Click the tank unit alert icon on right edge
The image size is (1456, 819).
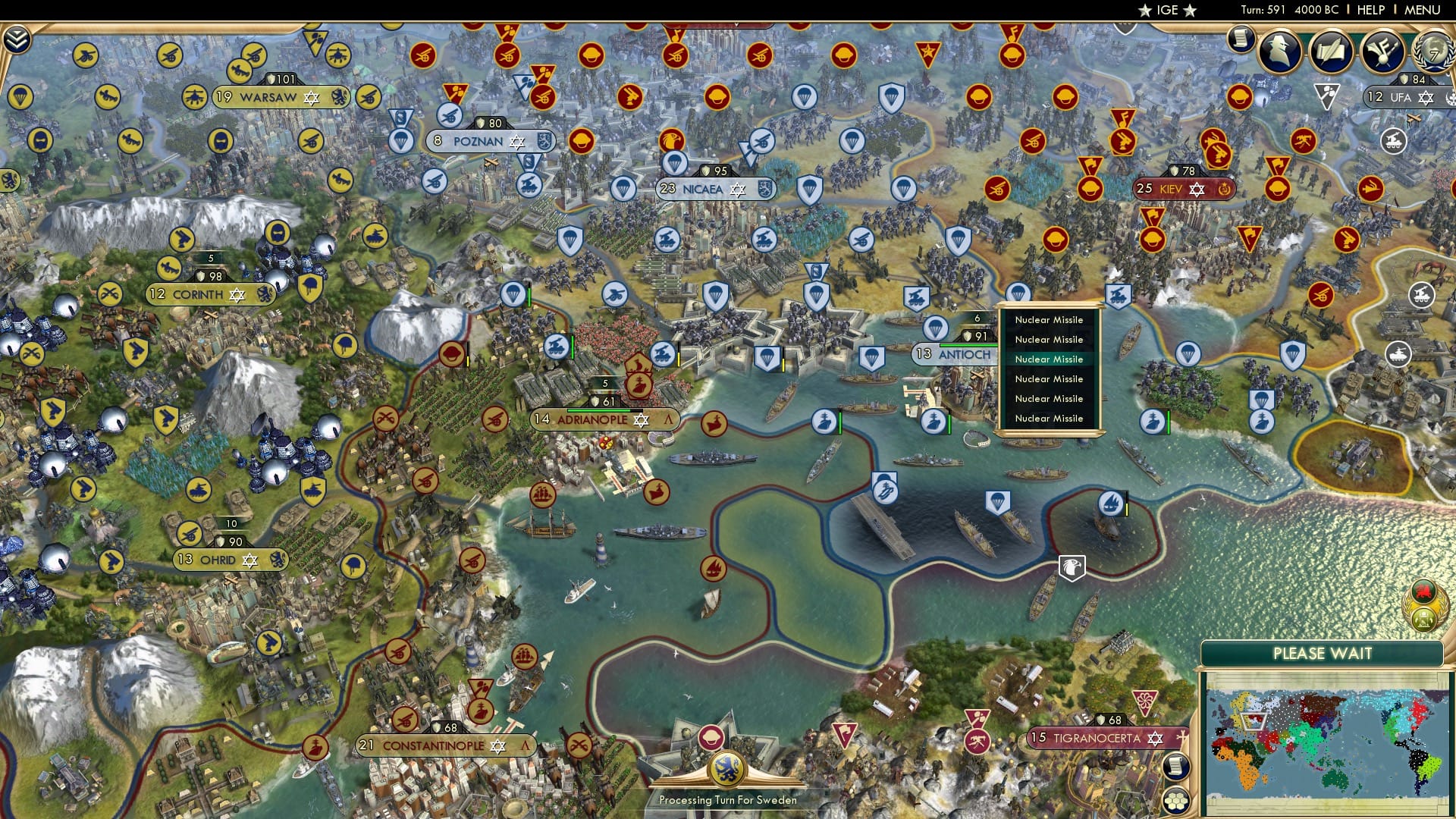[x=1398, y=355]
